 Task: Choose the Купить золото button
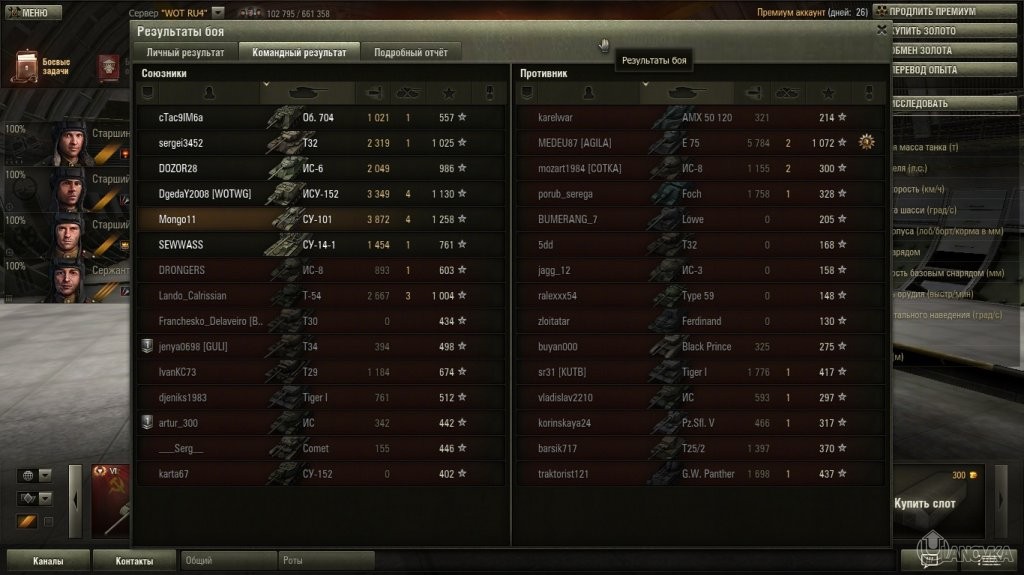click(946, 31)
